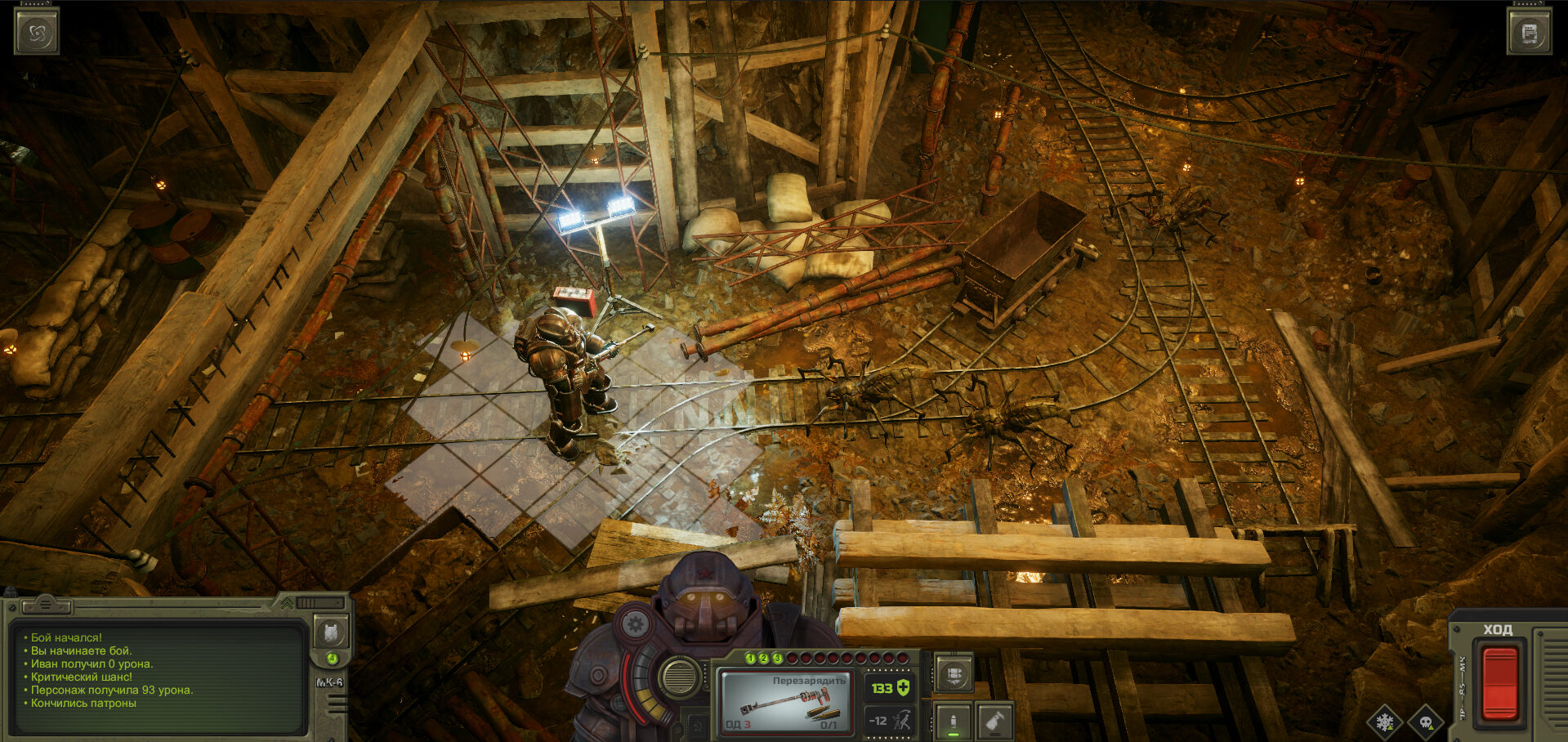Click the round speaker grille knob

(678, 677)
